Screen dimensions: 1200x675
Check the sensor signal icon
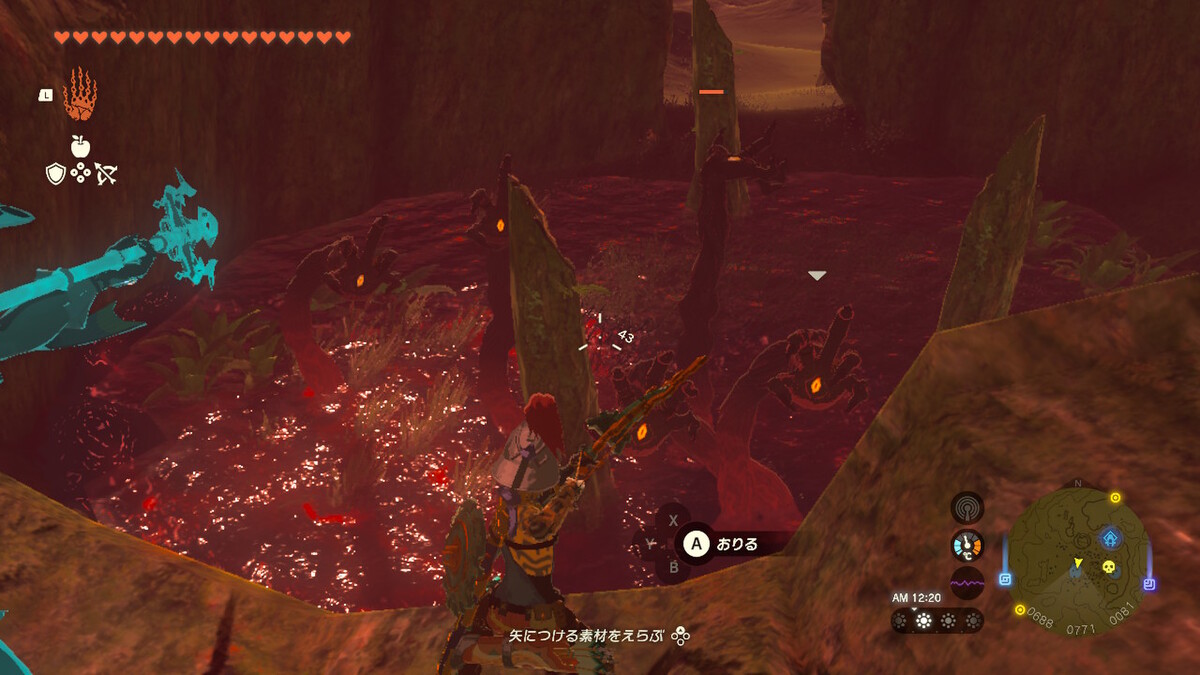[967, 507]
